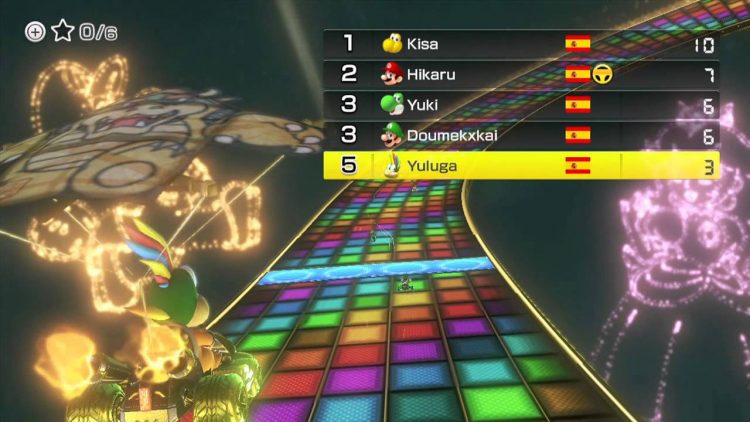The height and width of the screenshot is (422, 750).
Task: Pick the highlighted Yuluga row
Action: click(x=520, y=165)
